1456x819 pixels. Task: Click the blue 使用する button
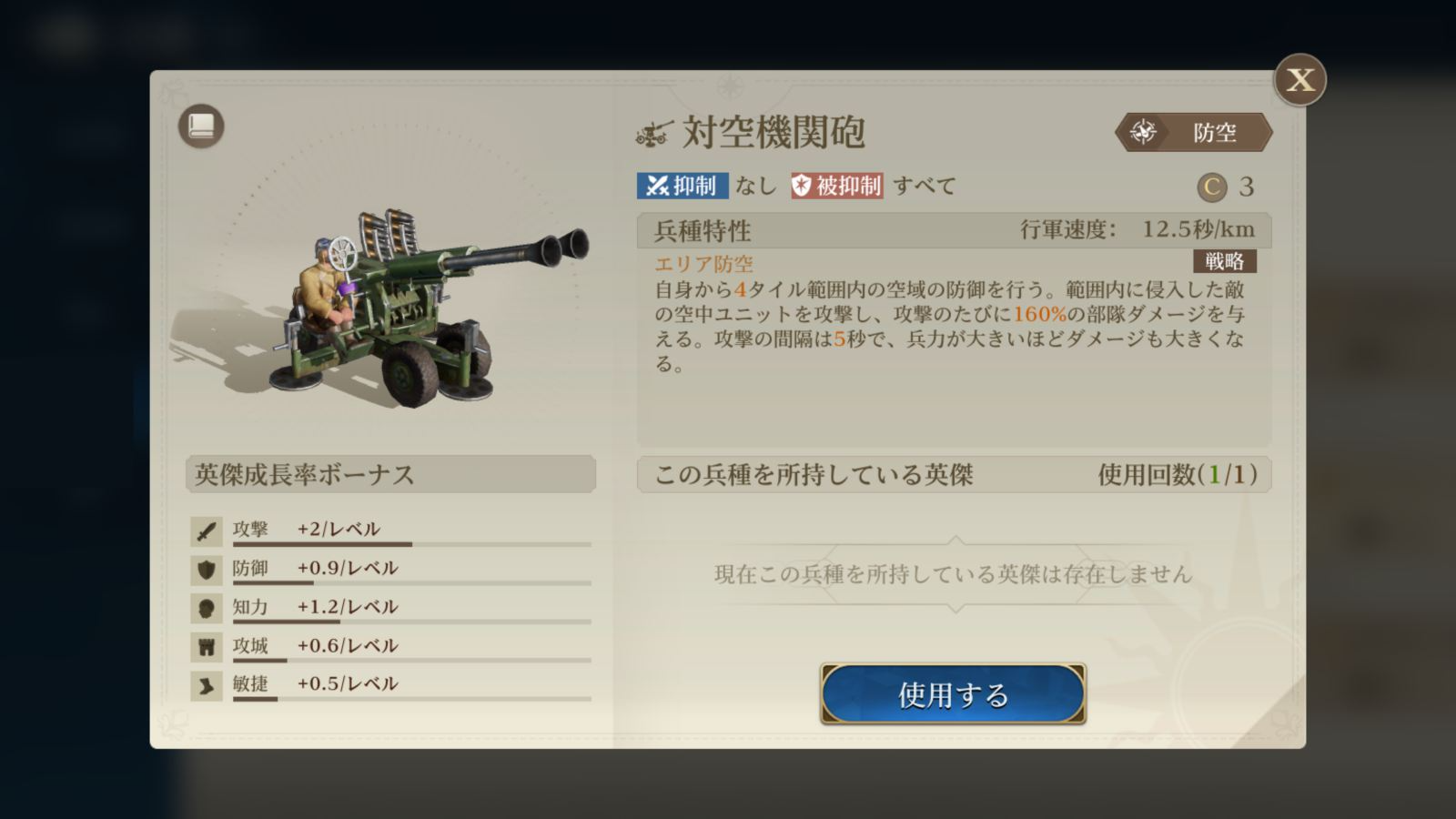953,694
